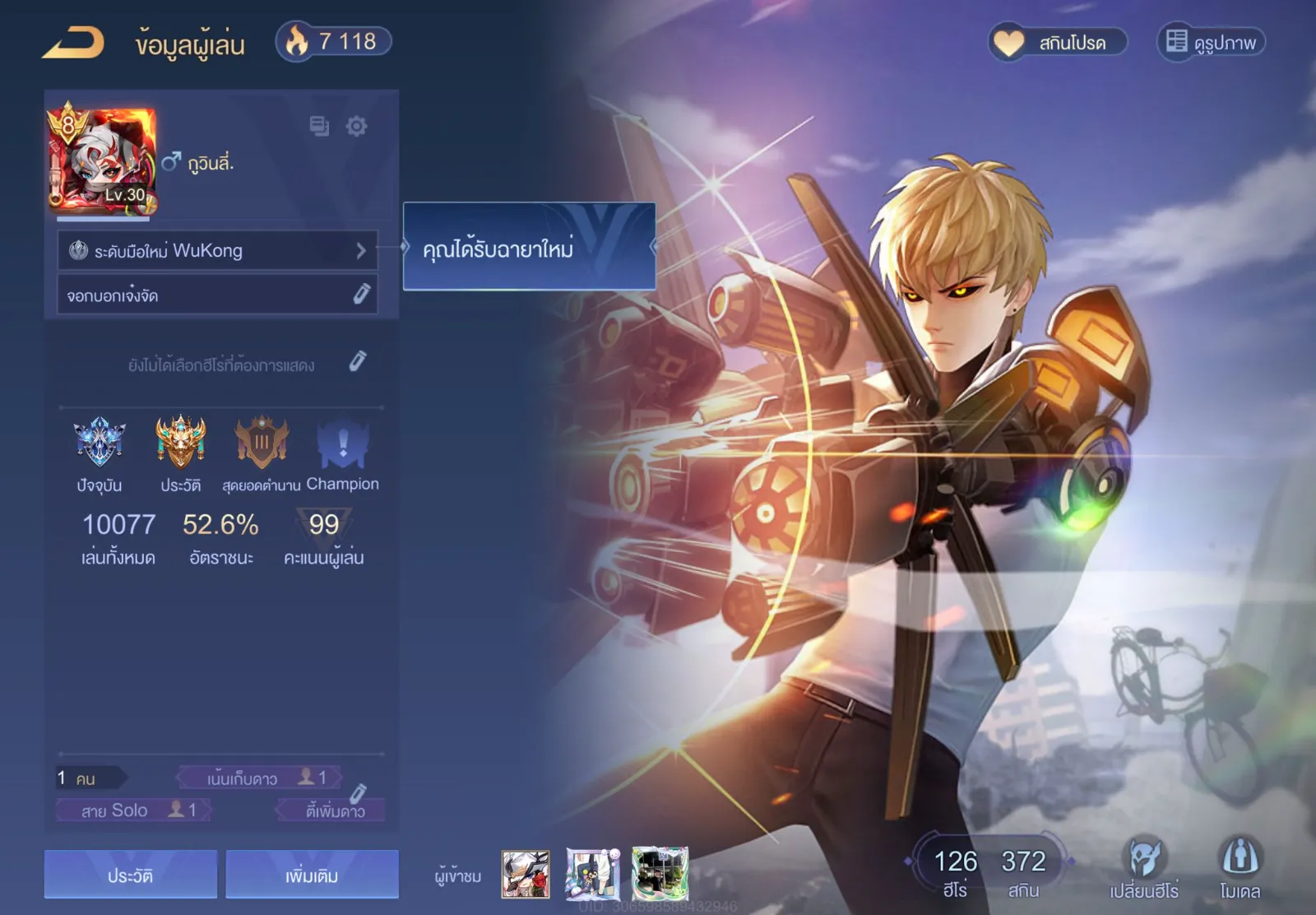Click the player avatar portrait
This screenshot has width=1316, height=915.
(x=102, y=159)
